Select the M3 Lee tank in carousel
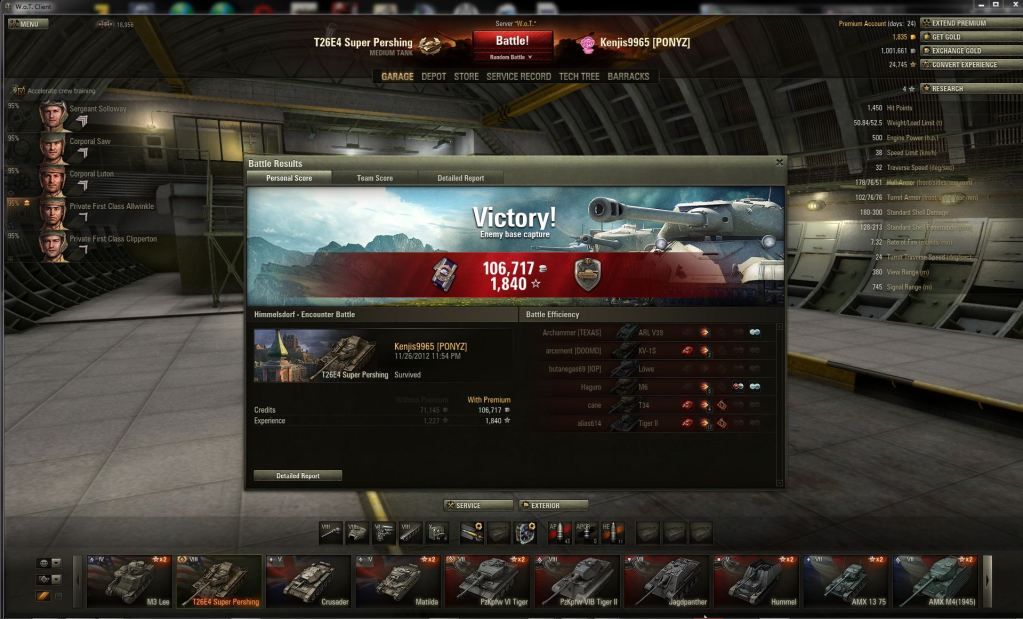 (x=129, y=581)
